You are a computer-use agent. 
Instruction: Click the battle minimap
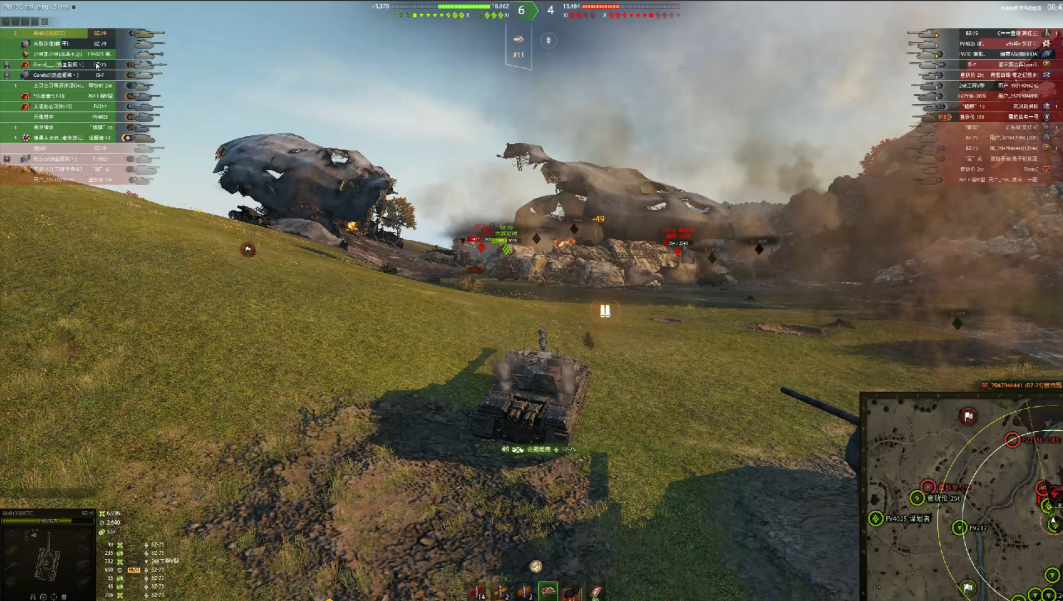click(x=962, y=497)
